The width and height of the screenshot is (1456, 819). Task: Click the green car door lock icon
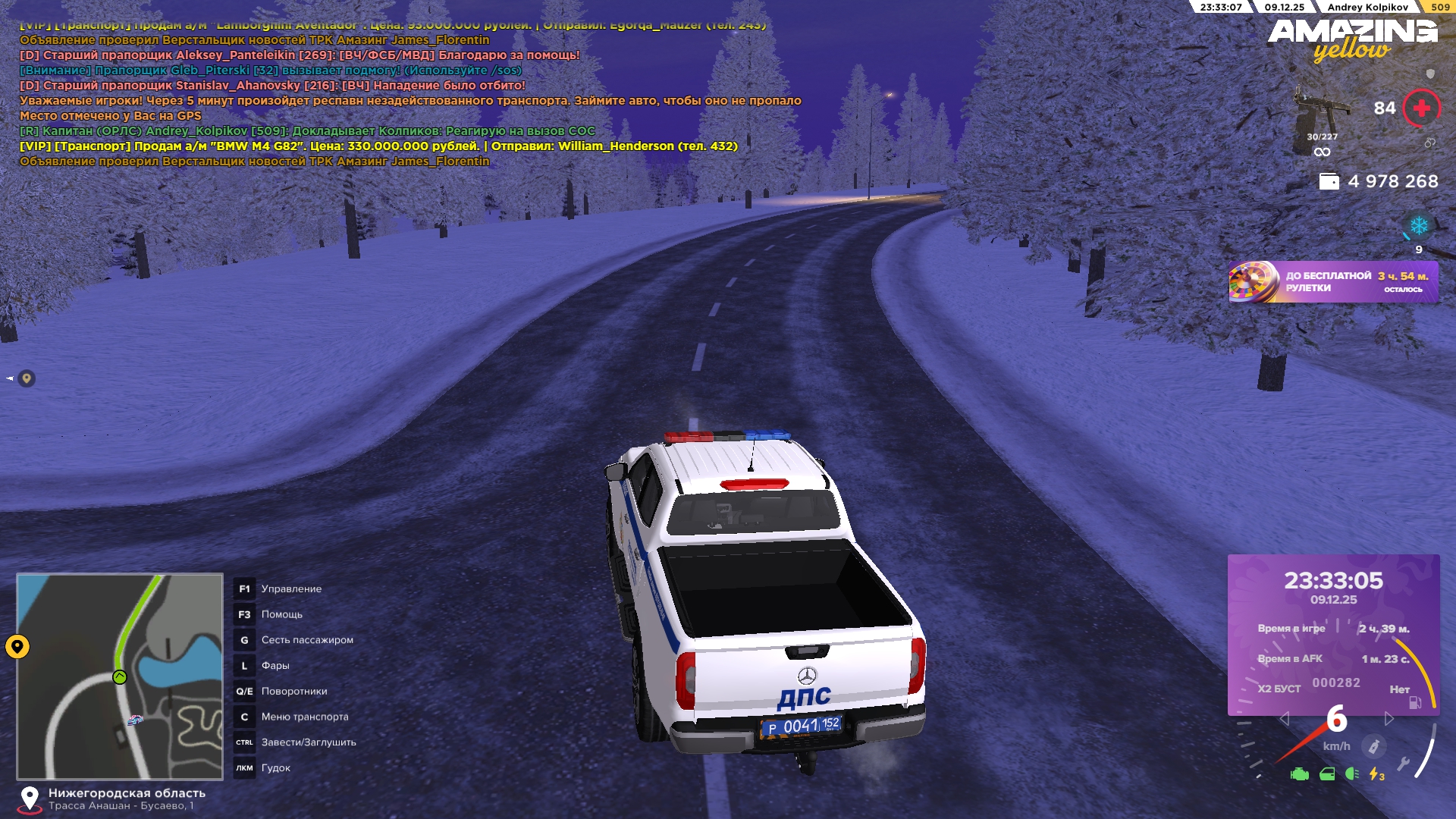point(1327,774)
